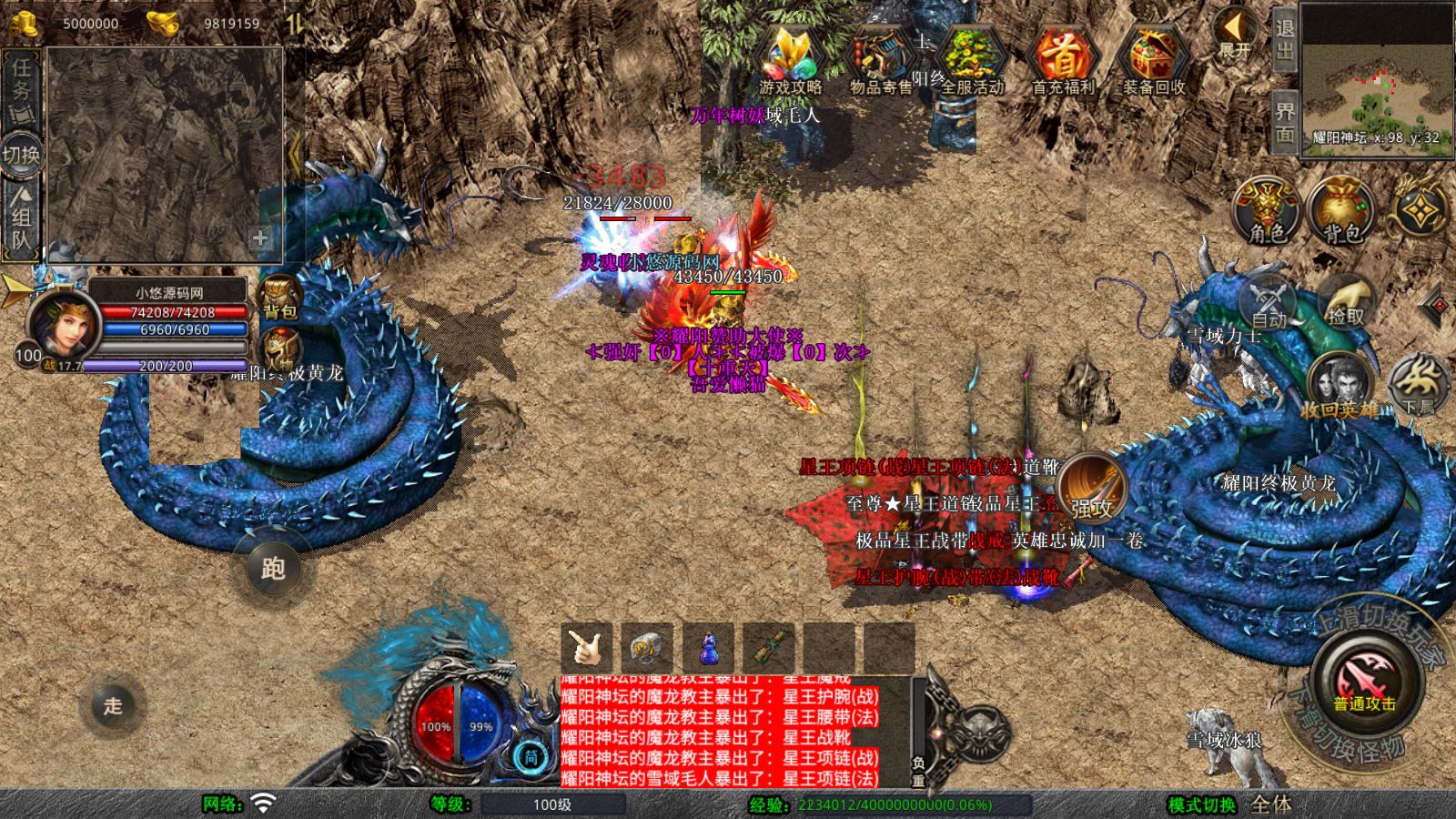Click the 退出 exit button

[1284, 38]
